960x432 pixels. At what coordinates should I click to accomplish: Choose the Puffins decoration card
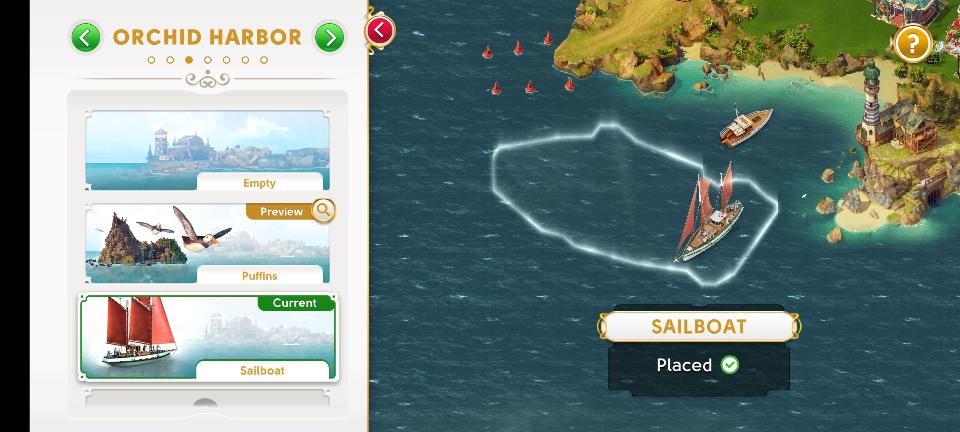[207, 243]
